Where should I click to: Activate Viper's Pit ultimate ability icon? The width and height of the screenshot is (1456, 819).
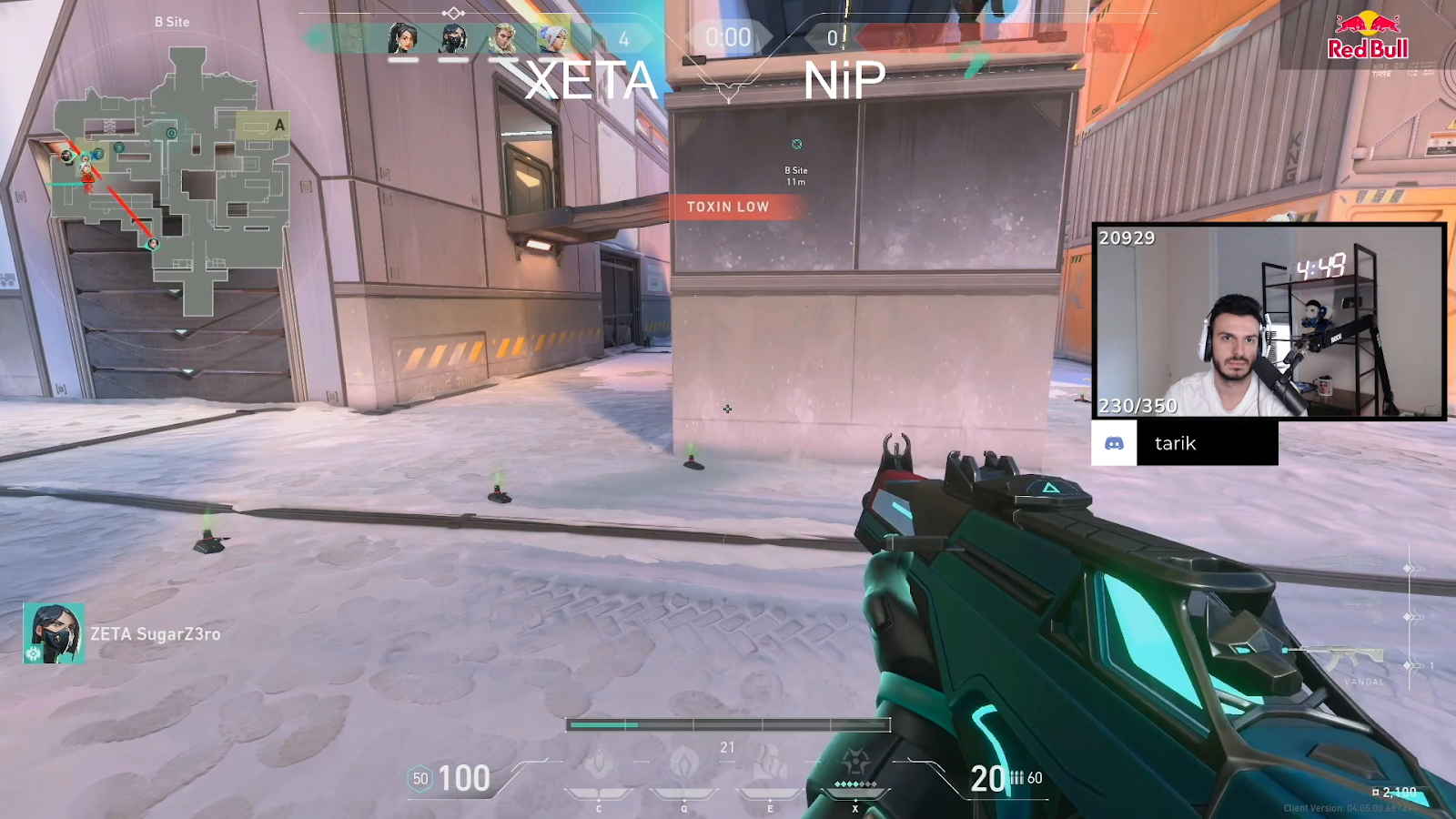[x=854, y=763]
